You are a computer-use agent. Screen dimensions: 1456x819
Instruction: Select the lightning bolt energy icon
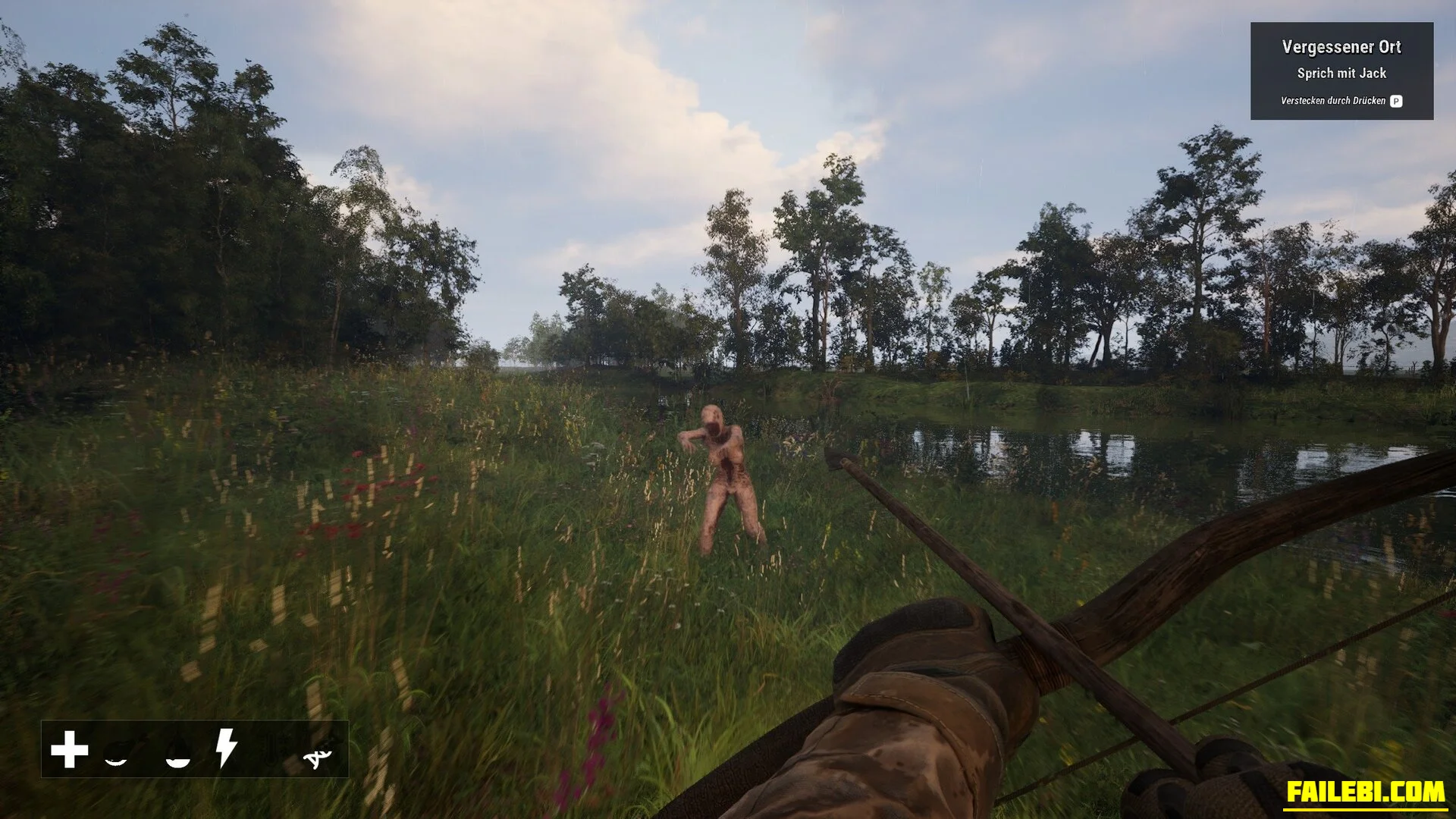(226, 749)
